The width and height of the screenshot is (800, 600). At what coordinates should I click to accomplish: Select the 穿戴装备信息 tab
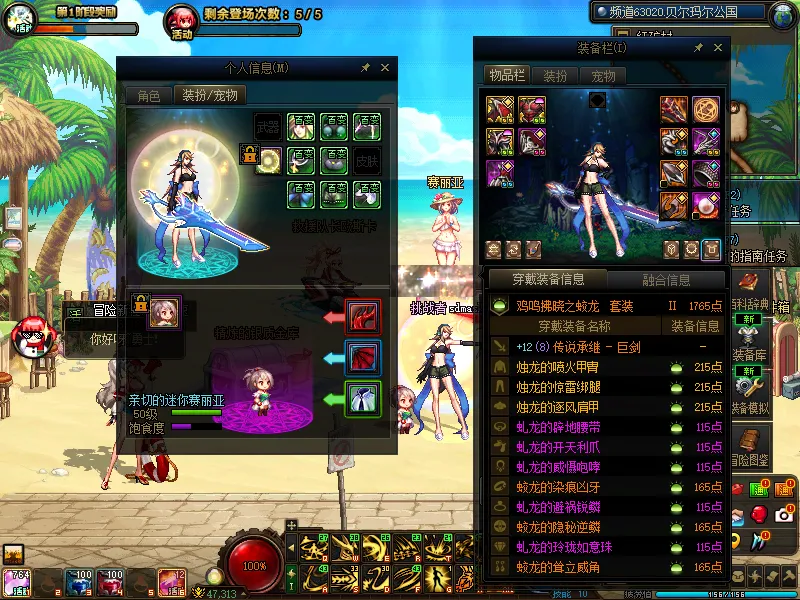coord(547,280)
